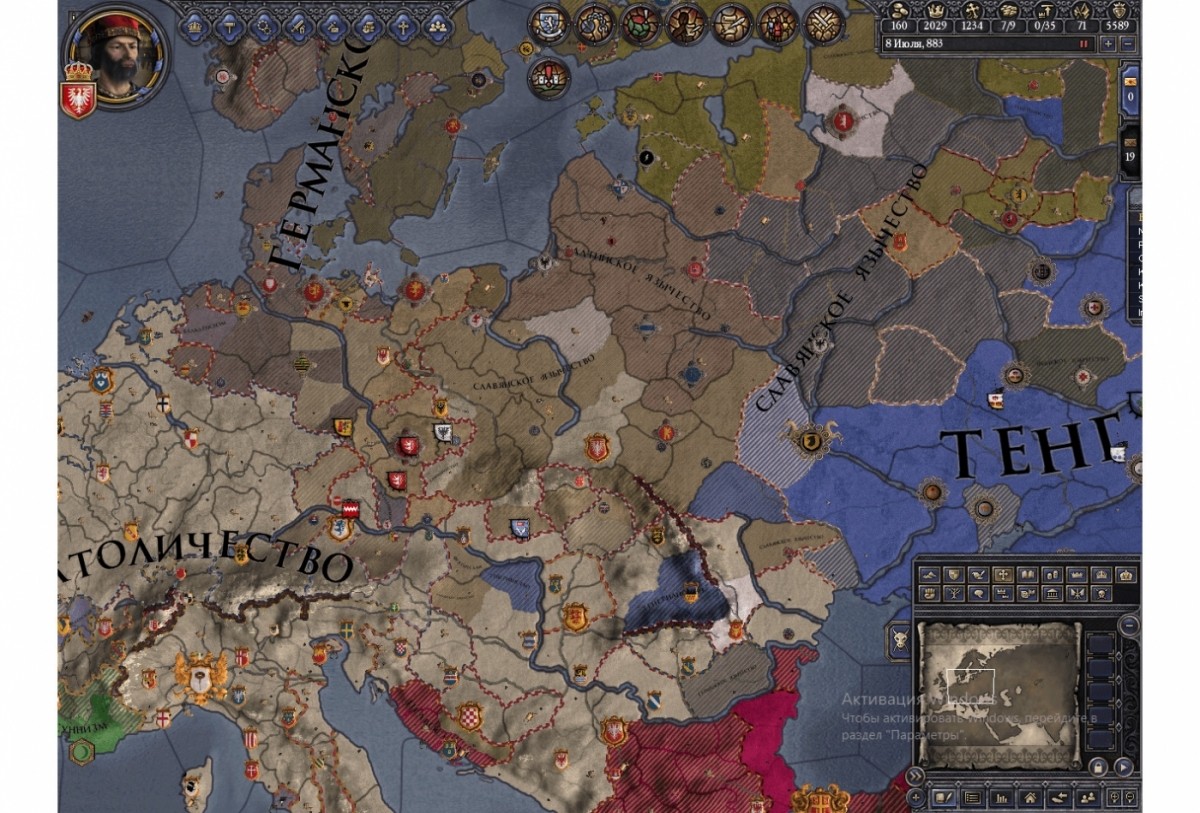Select the terrain map mode button

(930, 575)
